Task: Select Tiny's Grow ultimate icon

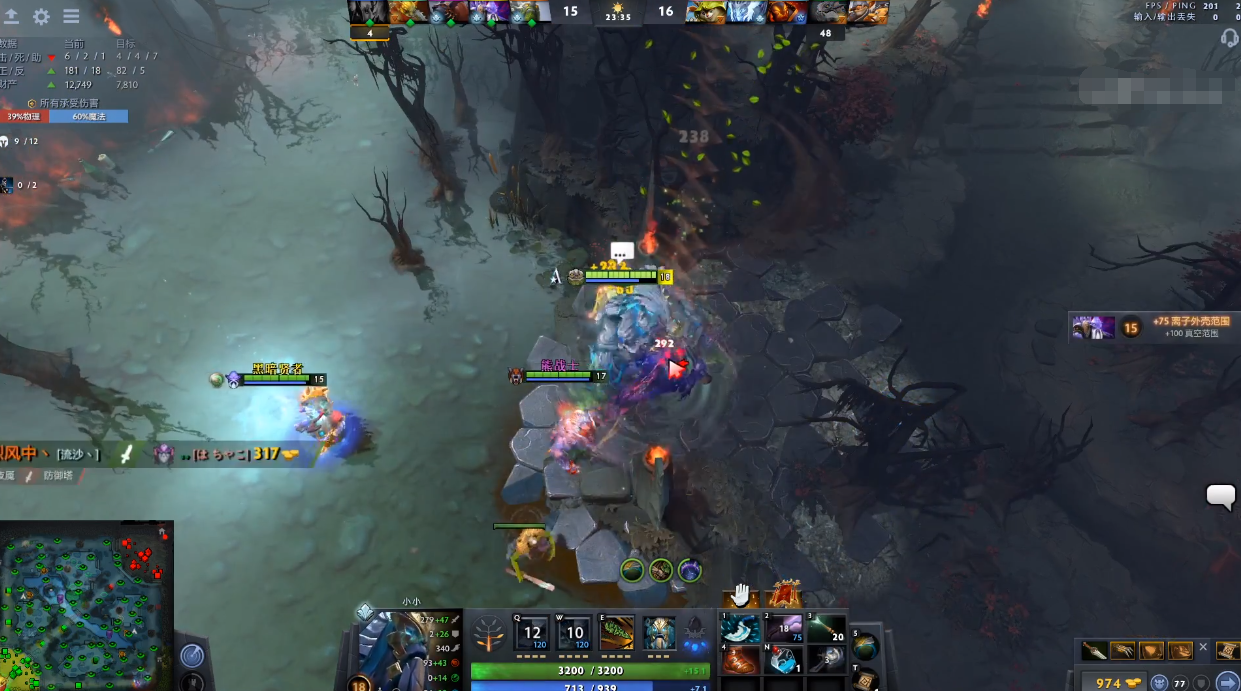Action: click(659, 633)
